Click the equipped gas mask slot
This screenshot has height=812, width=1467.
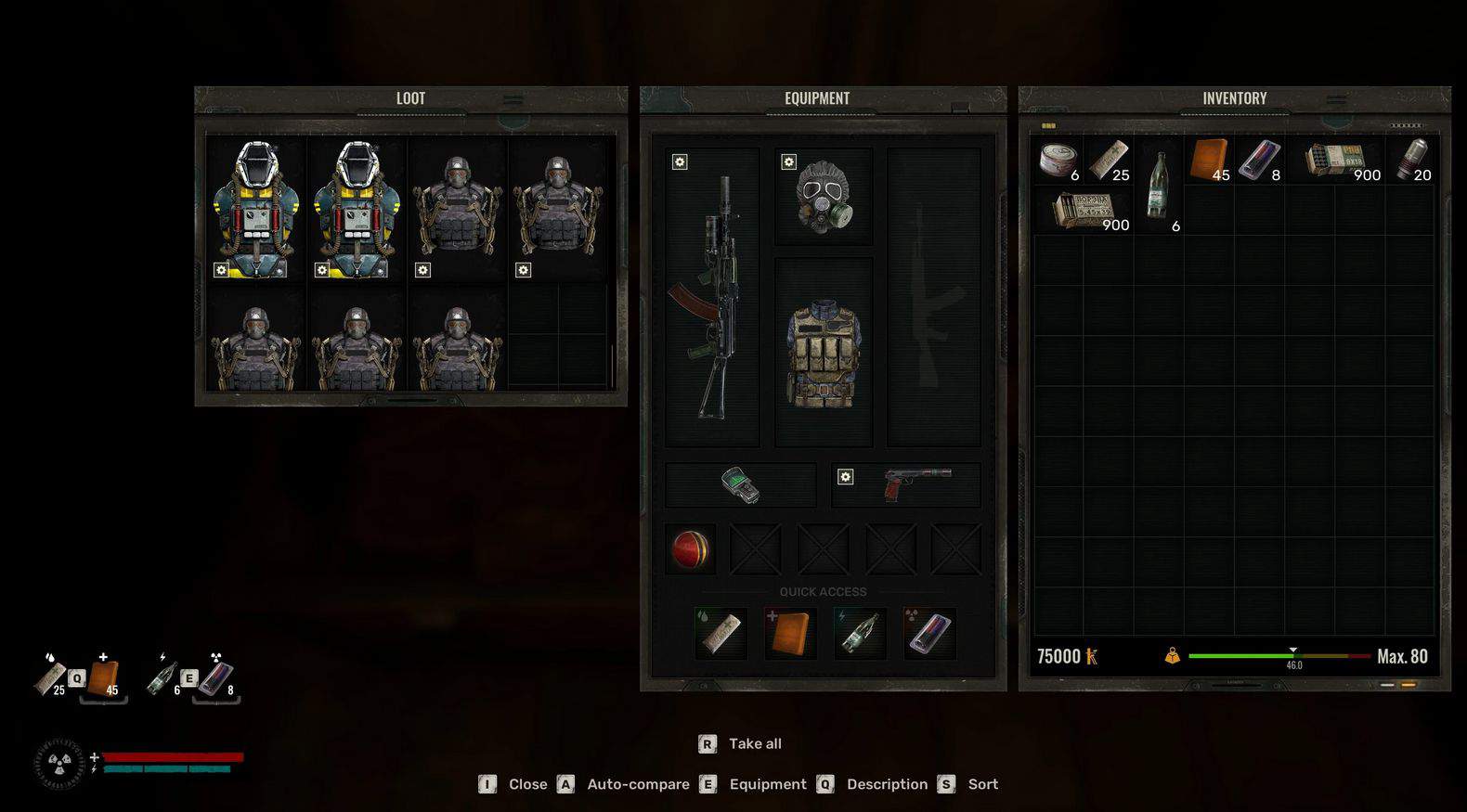[x=823, y=197]
